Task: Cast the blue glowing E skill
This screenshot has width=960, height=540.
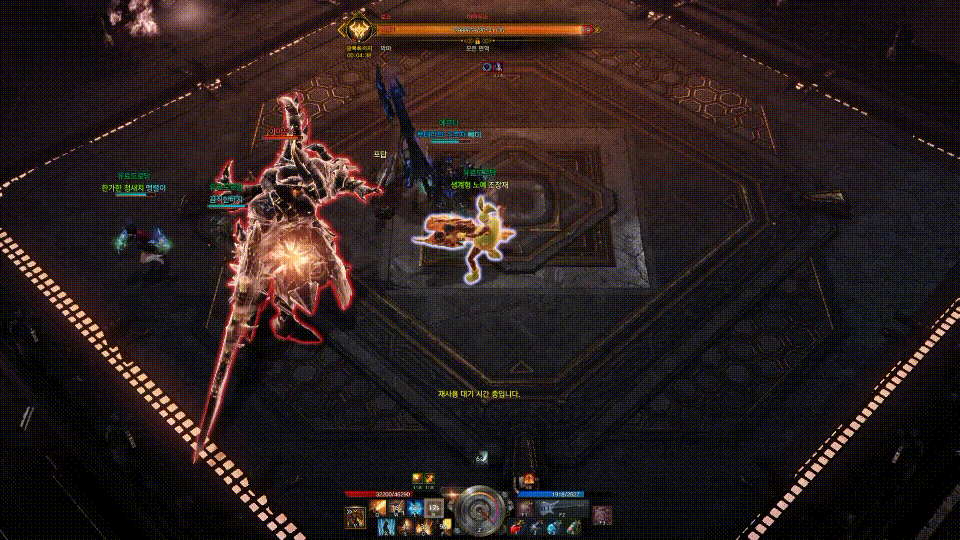Action: tap(415, 508)
